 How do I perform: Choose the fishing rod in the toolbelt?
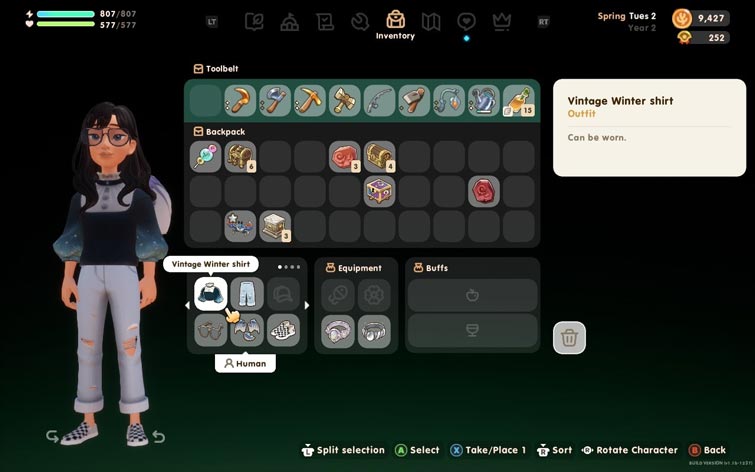[379, 100]
